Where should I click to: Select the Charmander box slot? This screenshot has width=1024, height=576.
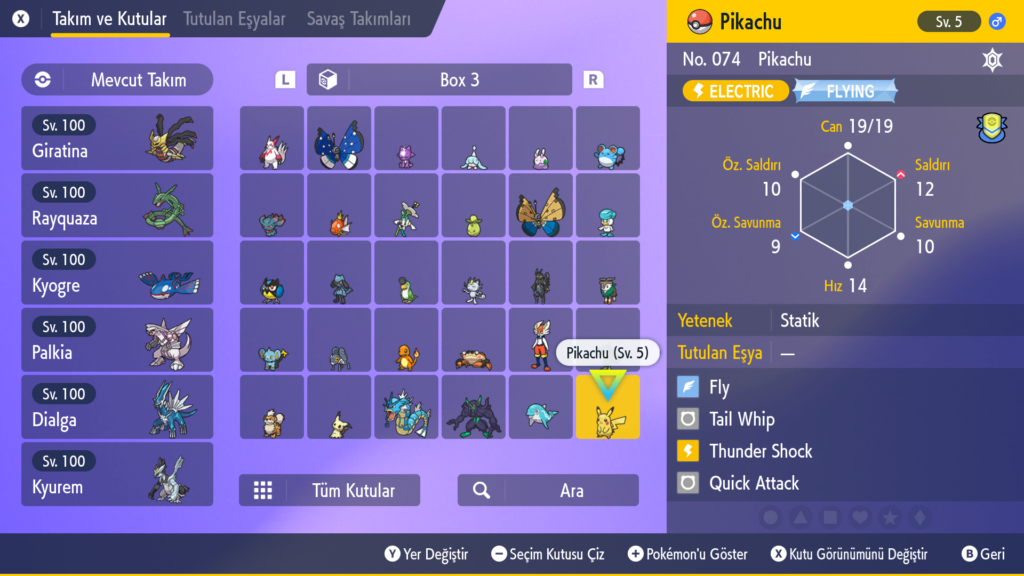(406, 341)
